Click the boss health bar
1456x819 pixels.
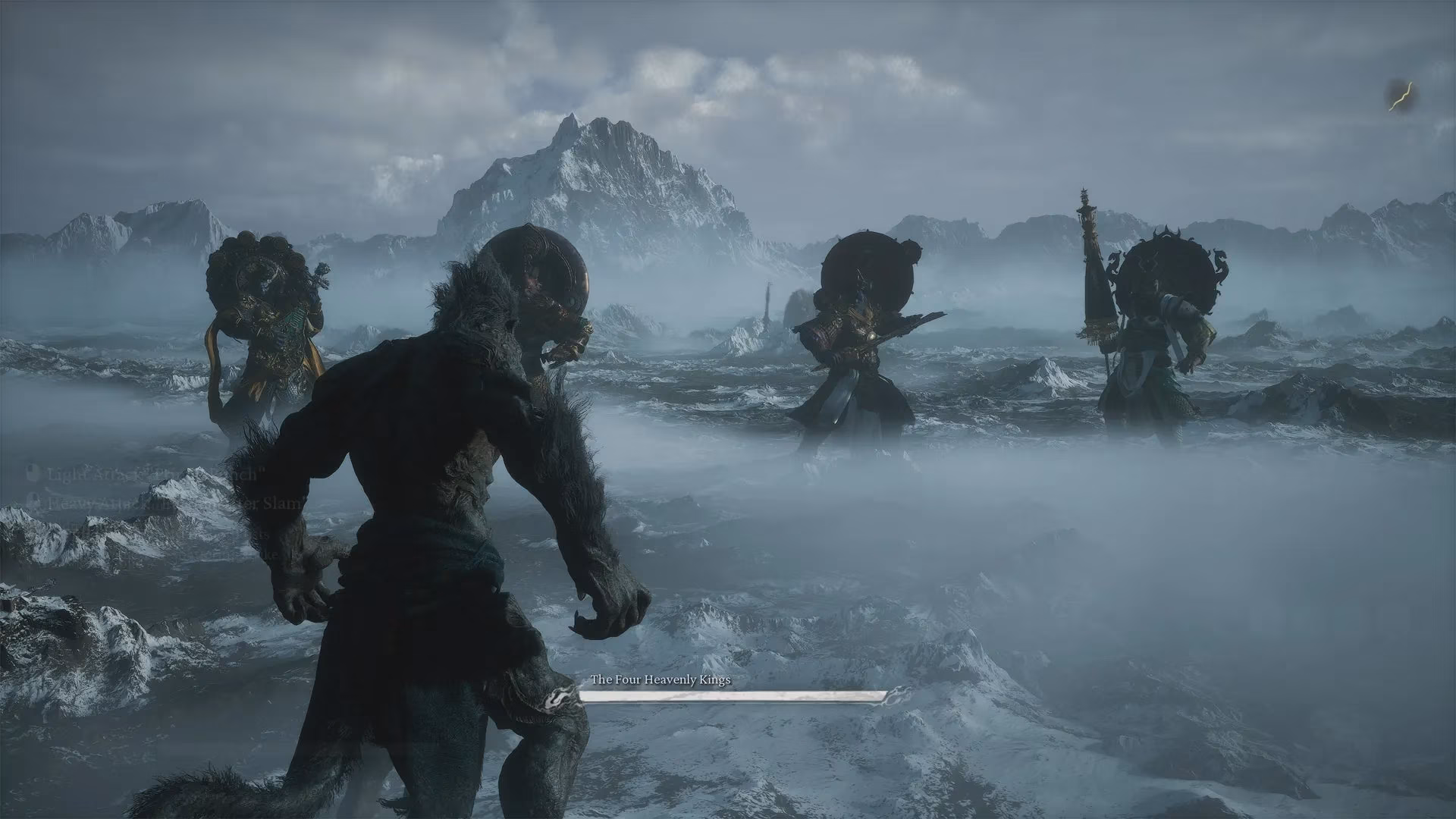click(736, 697)
